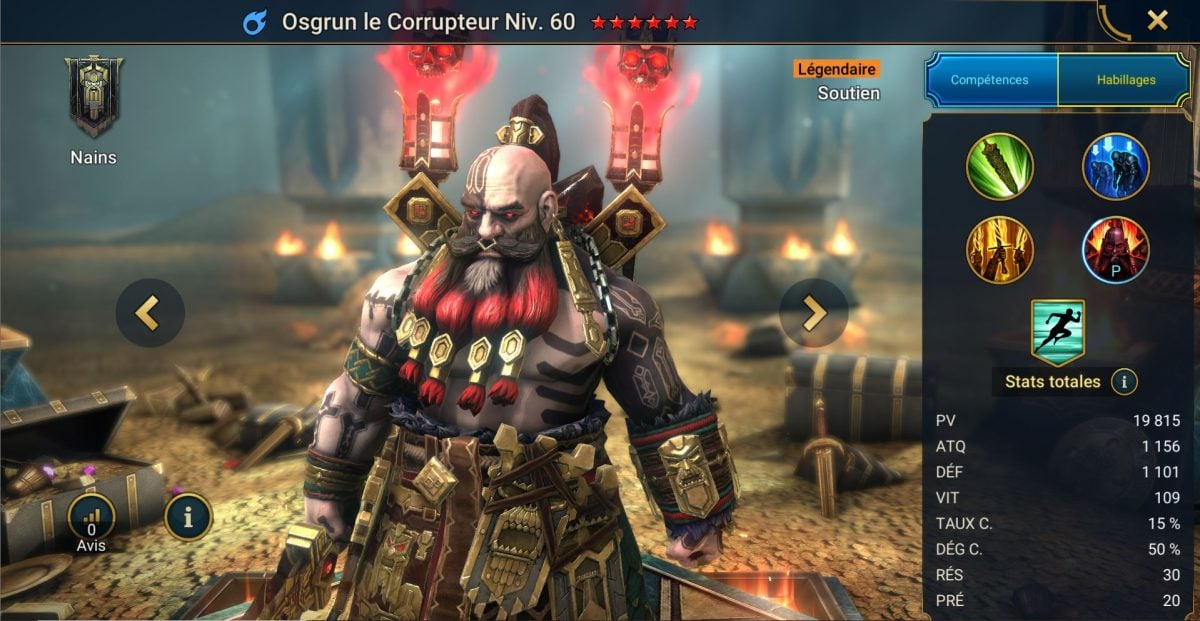Viewport: 1200px width, 621px height.
Task: Click the round info button beside Avis
Action: 187,517
